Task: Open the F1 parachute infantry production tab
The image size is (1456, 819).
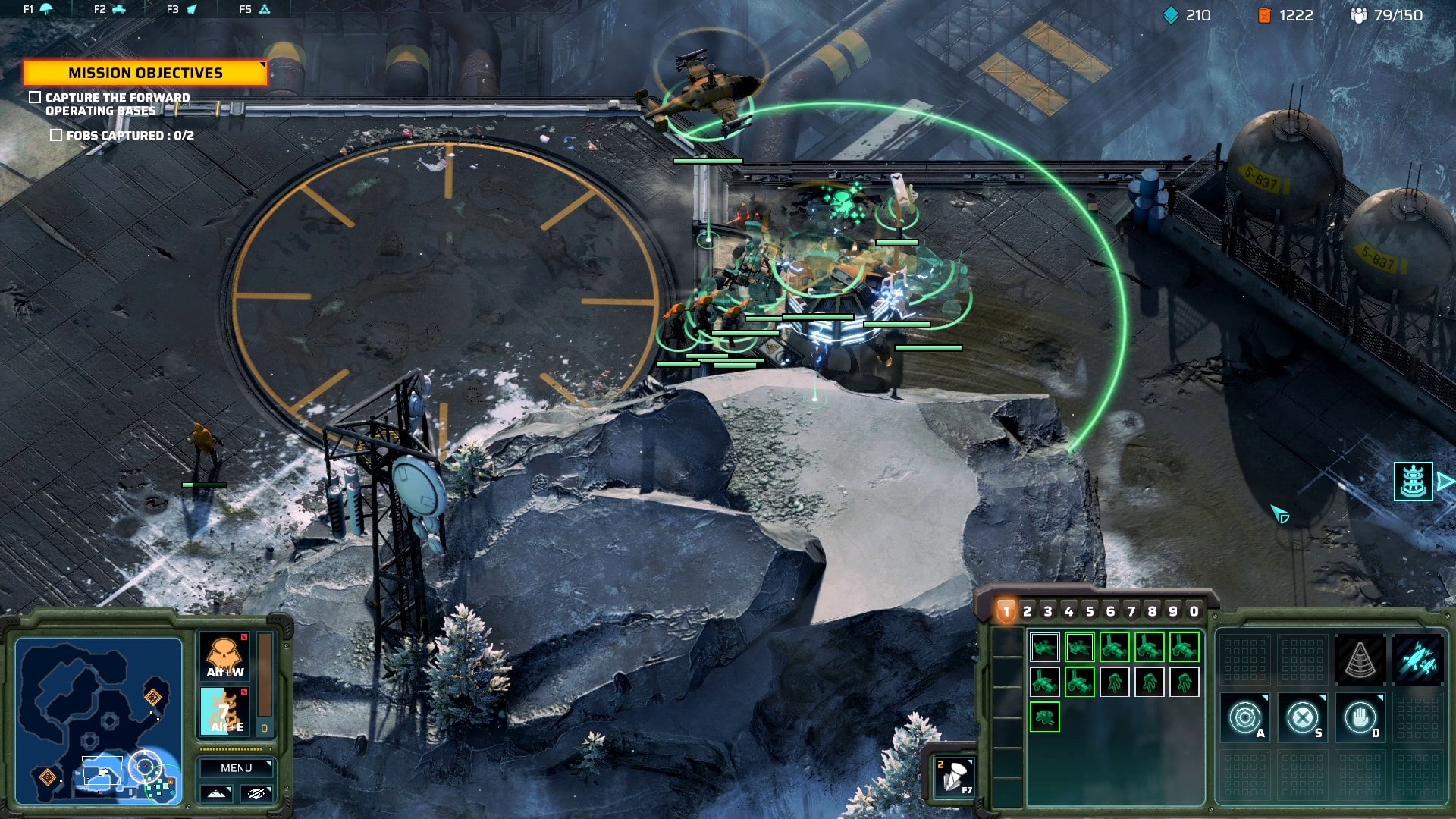Action: pyautogui.click(x=37, y=9)
